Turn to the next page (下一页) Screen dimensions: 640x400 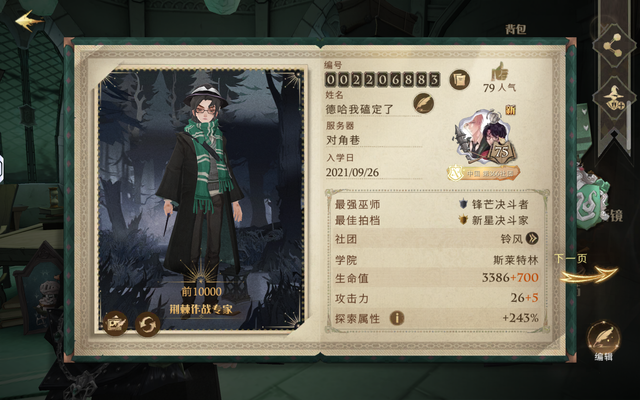tap(577, 268)
